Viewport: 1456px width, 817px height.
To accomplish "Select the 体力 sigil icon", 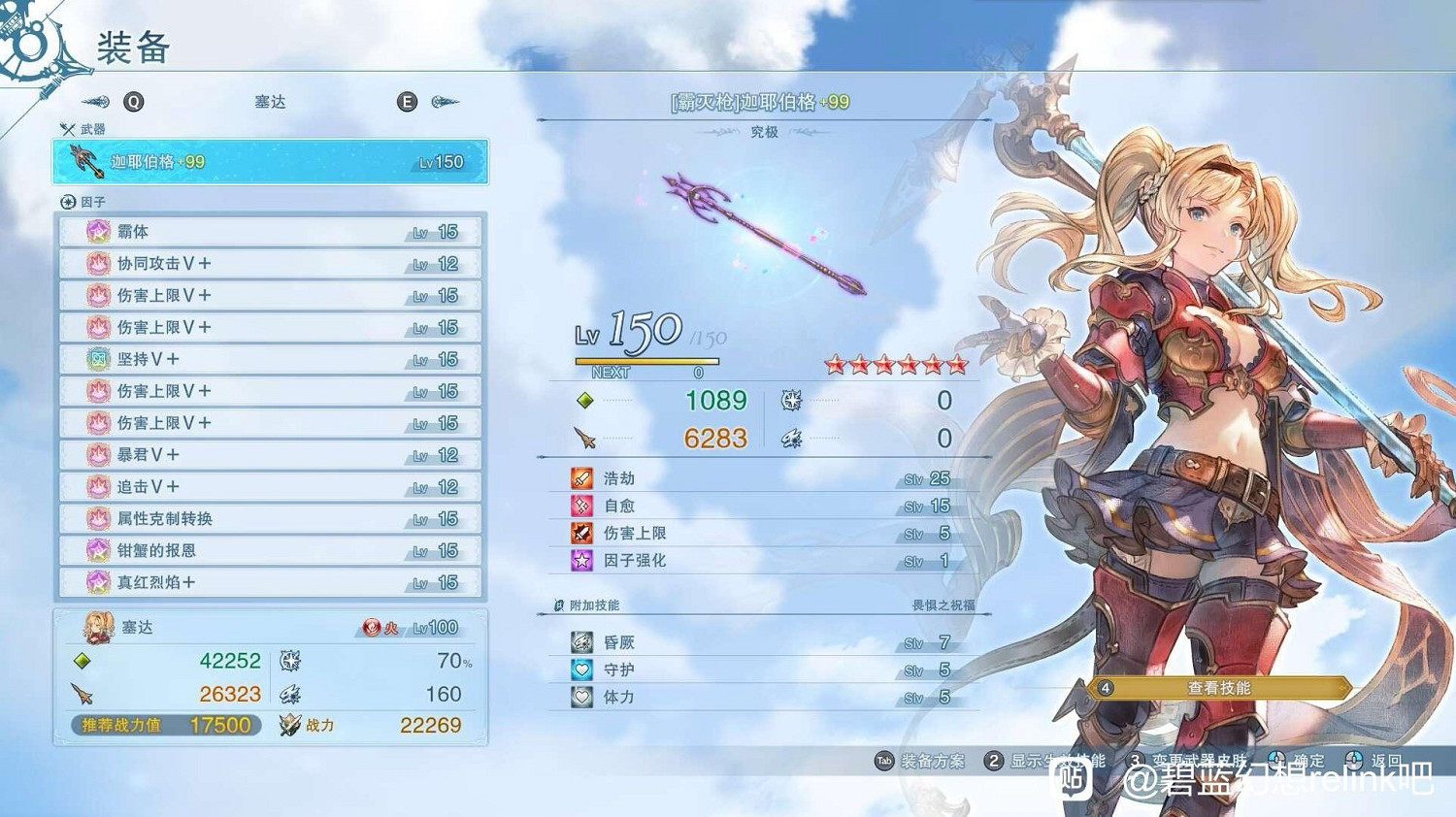I will click(582, 697).
